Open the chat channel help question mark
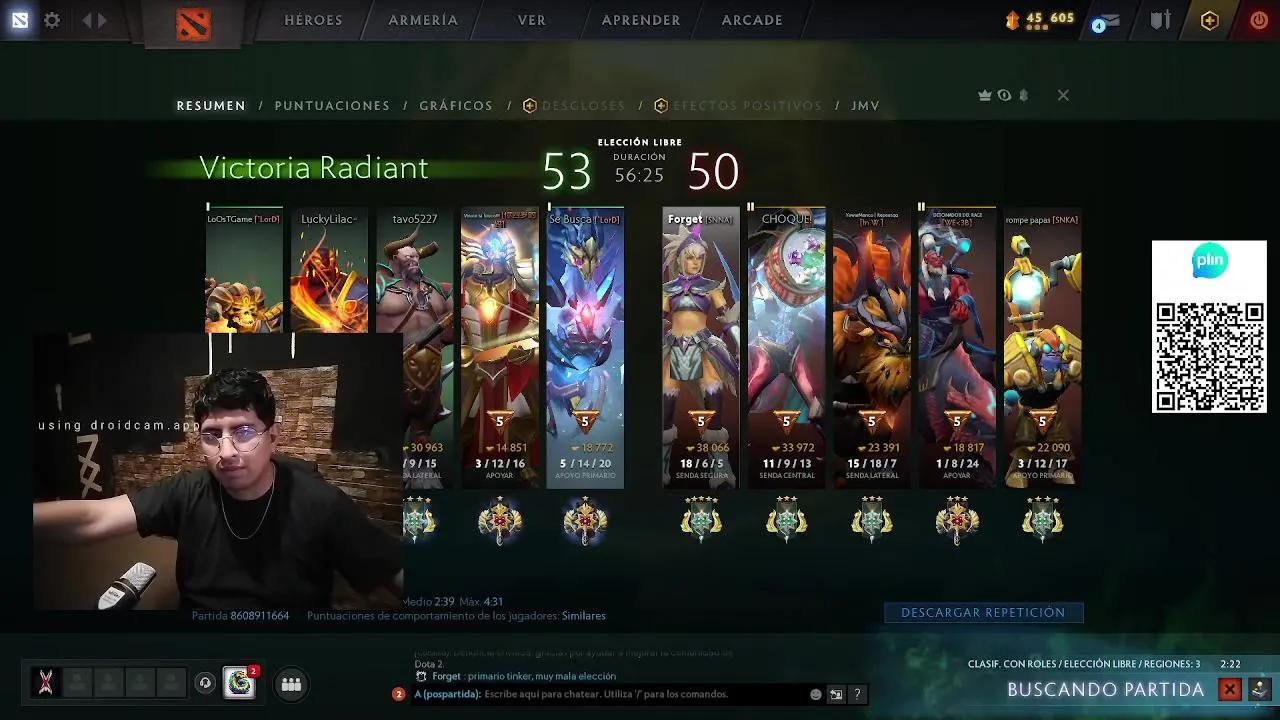The image size is (1280, 720). (x=858, y=694)
